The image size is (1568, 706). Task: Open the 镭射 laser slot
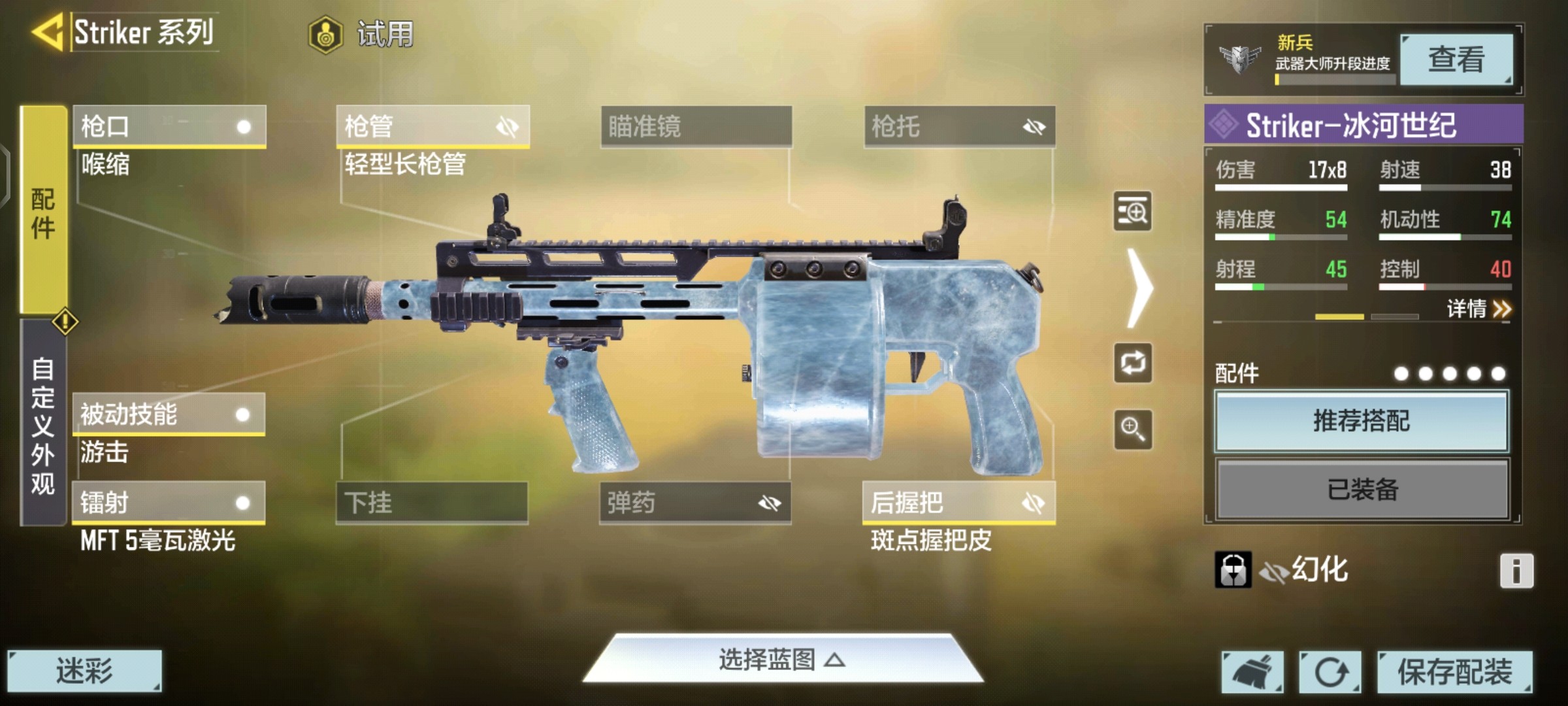169,503
